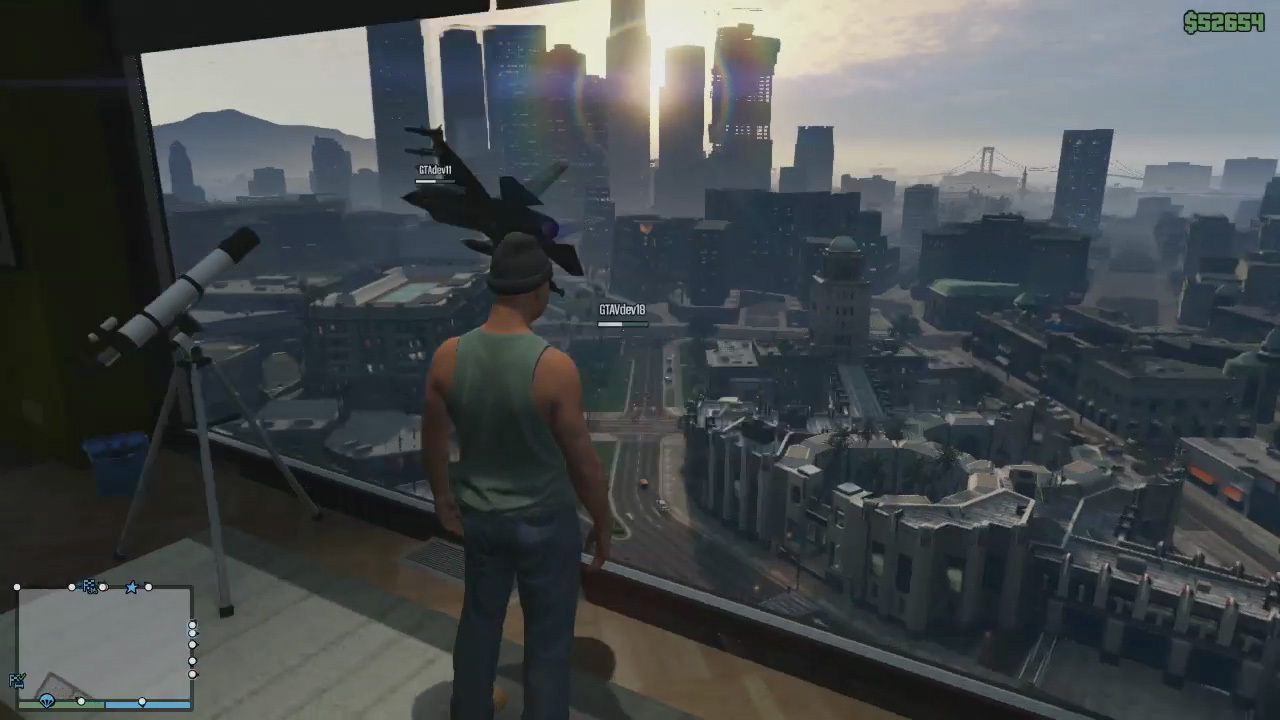Select the GTAdev11 player name tag
Viewport: 1280px width, 720px height.
click(435, 171)
